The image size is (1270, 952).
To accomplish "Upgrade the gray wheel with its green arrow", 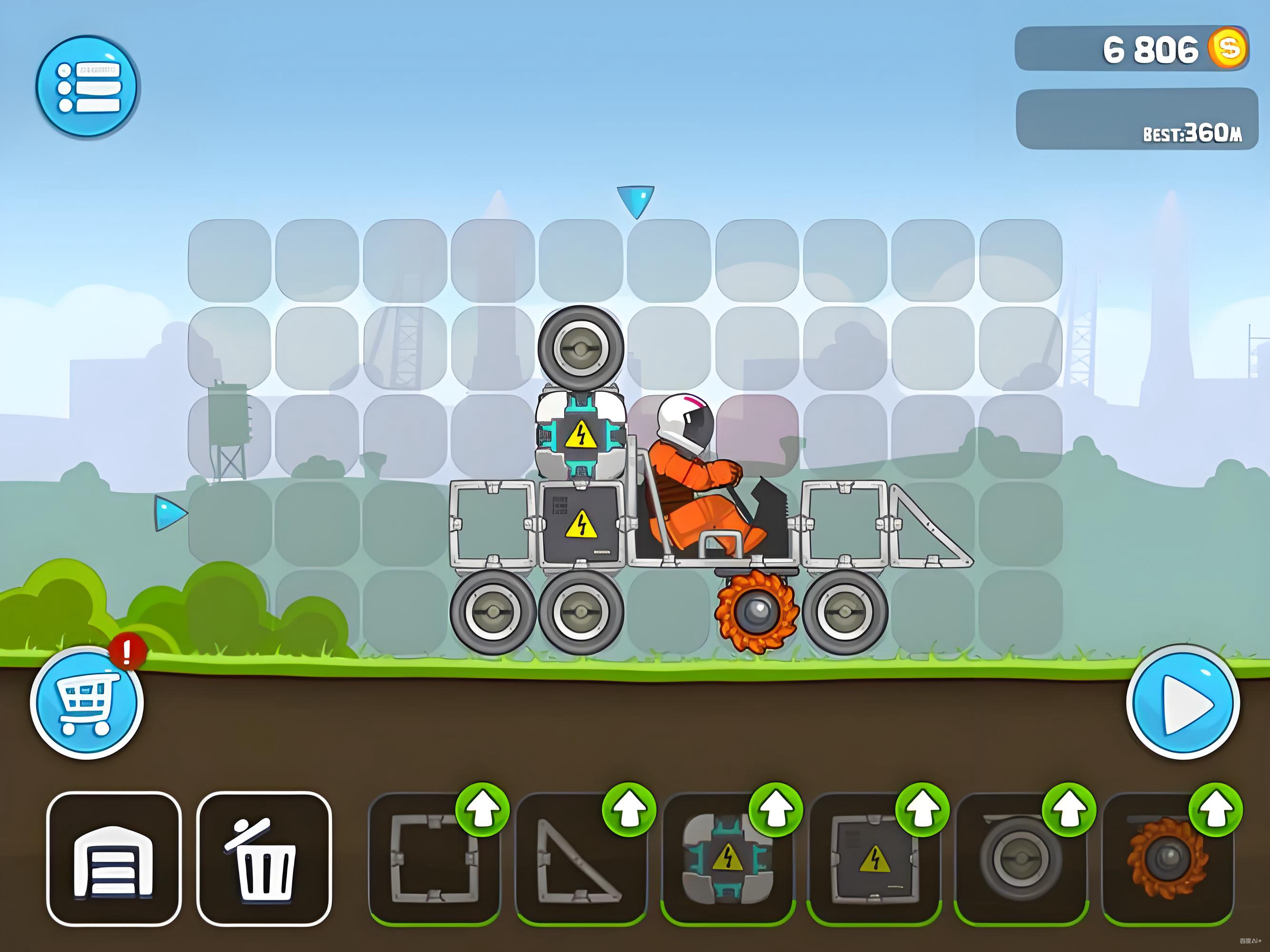I will 1069,810.
